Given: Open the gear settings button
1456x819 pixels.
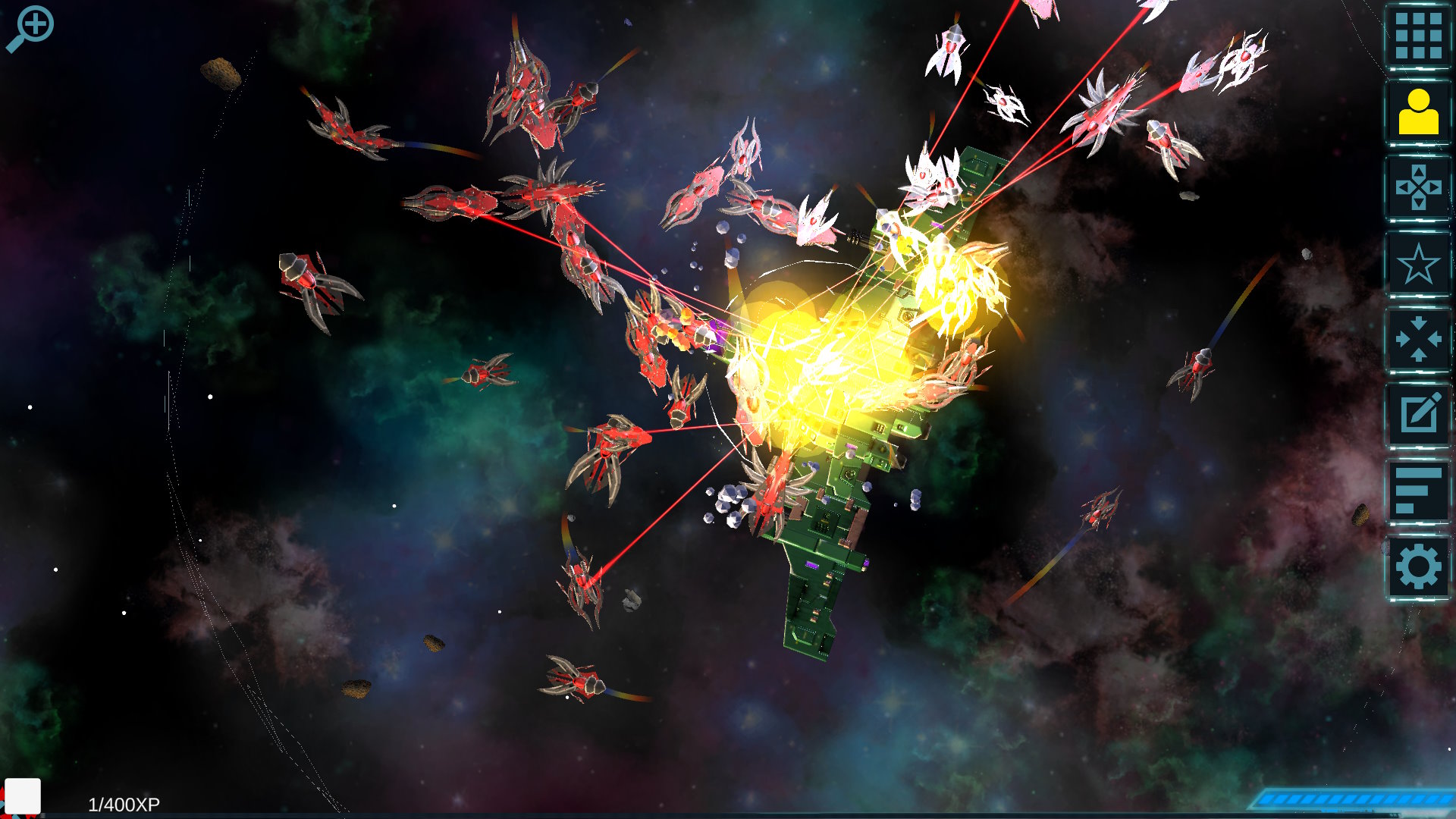Looking at the screenshot, I should click(x=1417, y=566).
